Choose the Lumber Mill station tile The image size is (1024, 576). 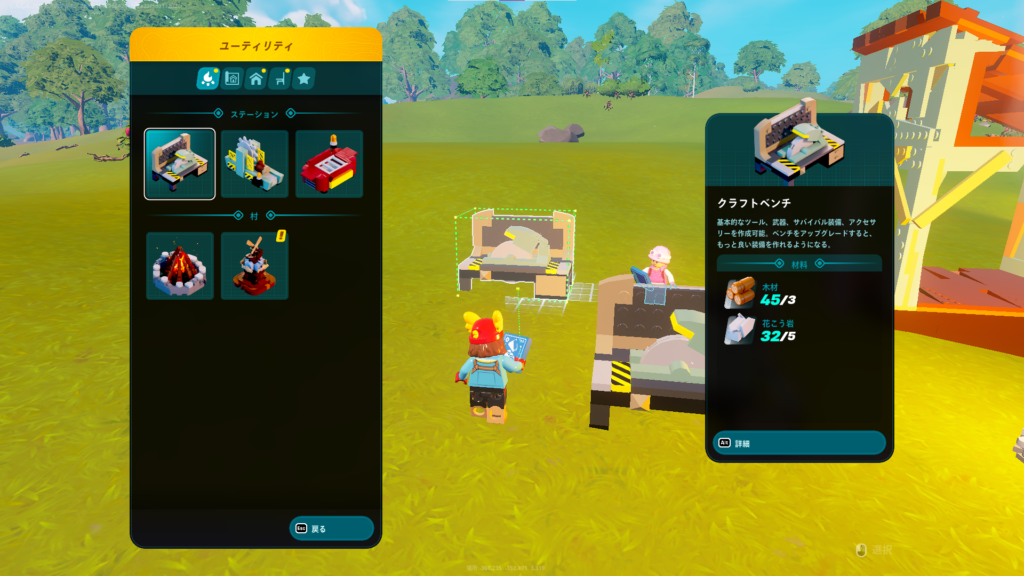(254, 164)
